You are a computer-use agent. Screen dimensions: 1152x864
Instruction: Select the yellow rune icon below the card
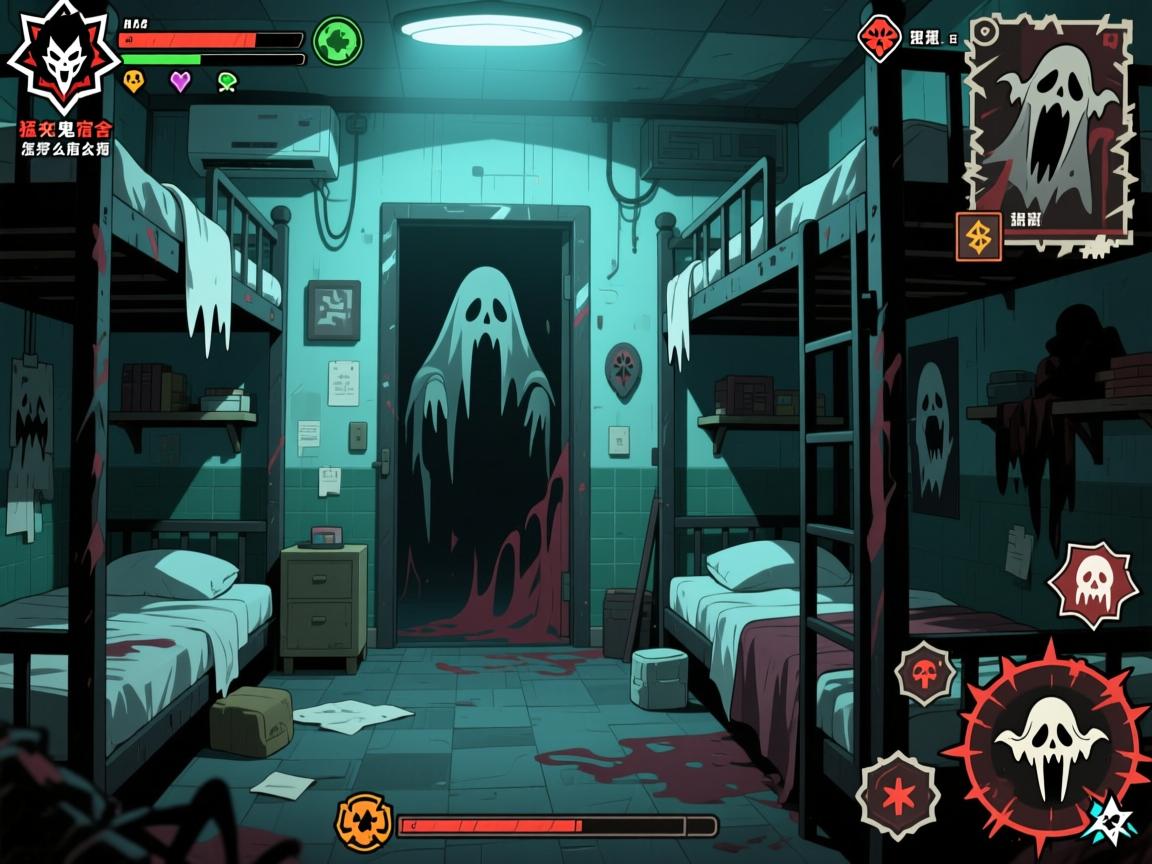(978, 237)
